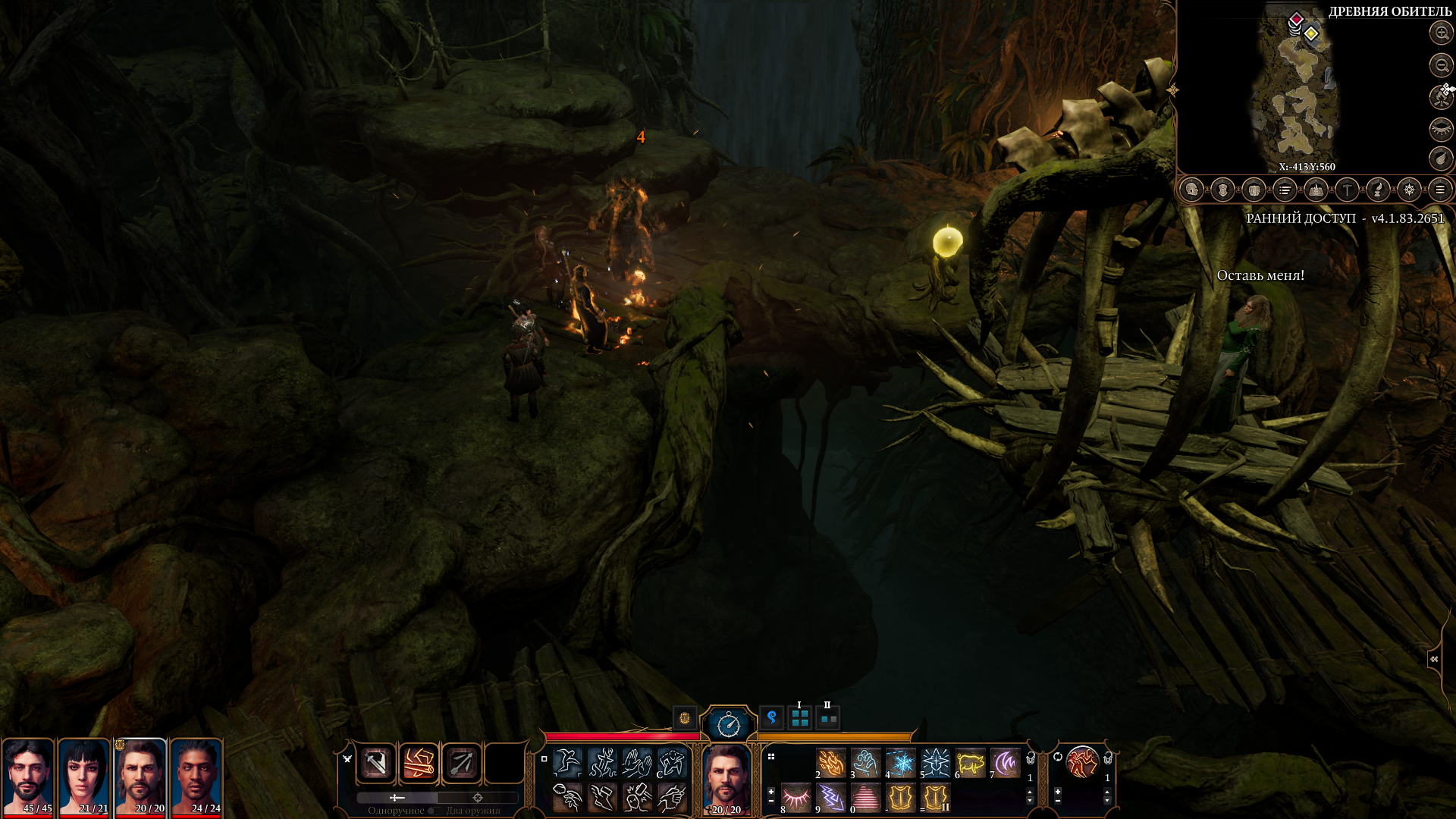1456x819 pixels.
Task: Cast the blue frost snowflake spell
Action: click(901, 763)
